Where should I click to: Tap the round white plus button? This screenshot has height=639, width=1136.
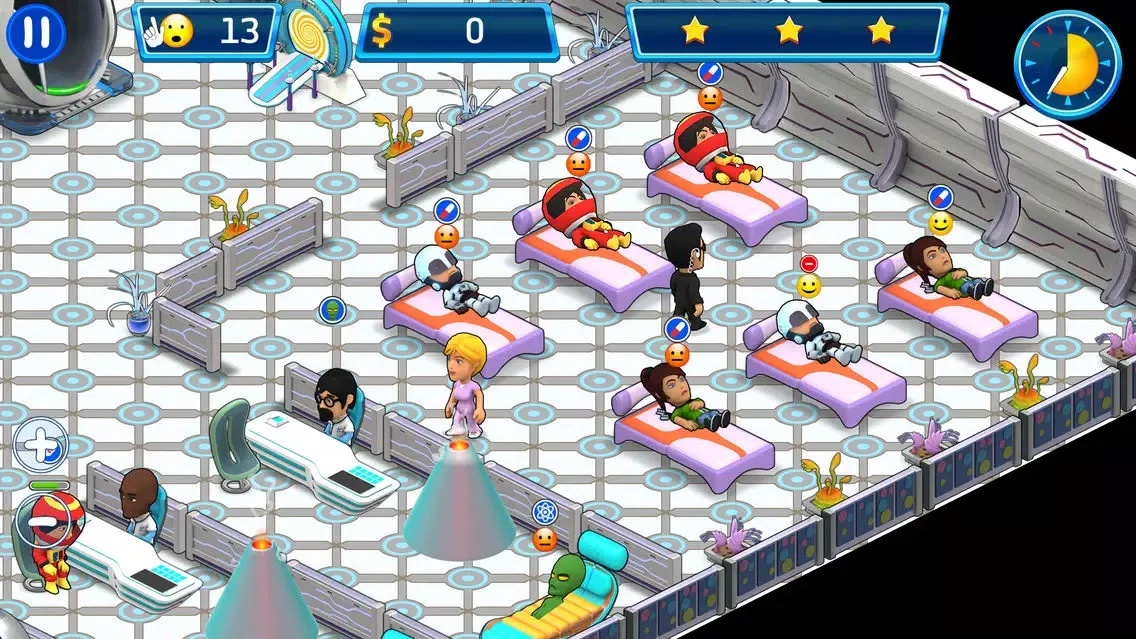41,444
